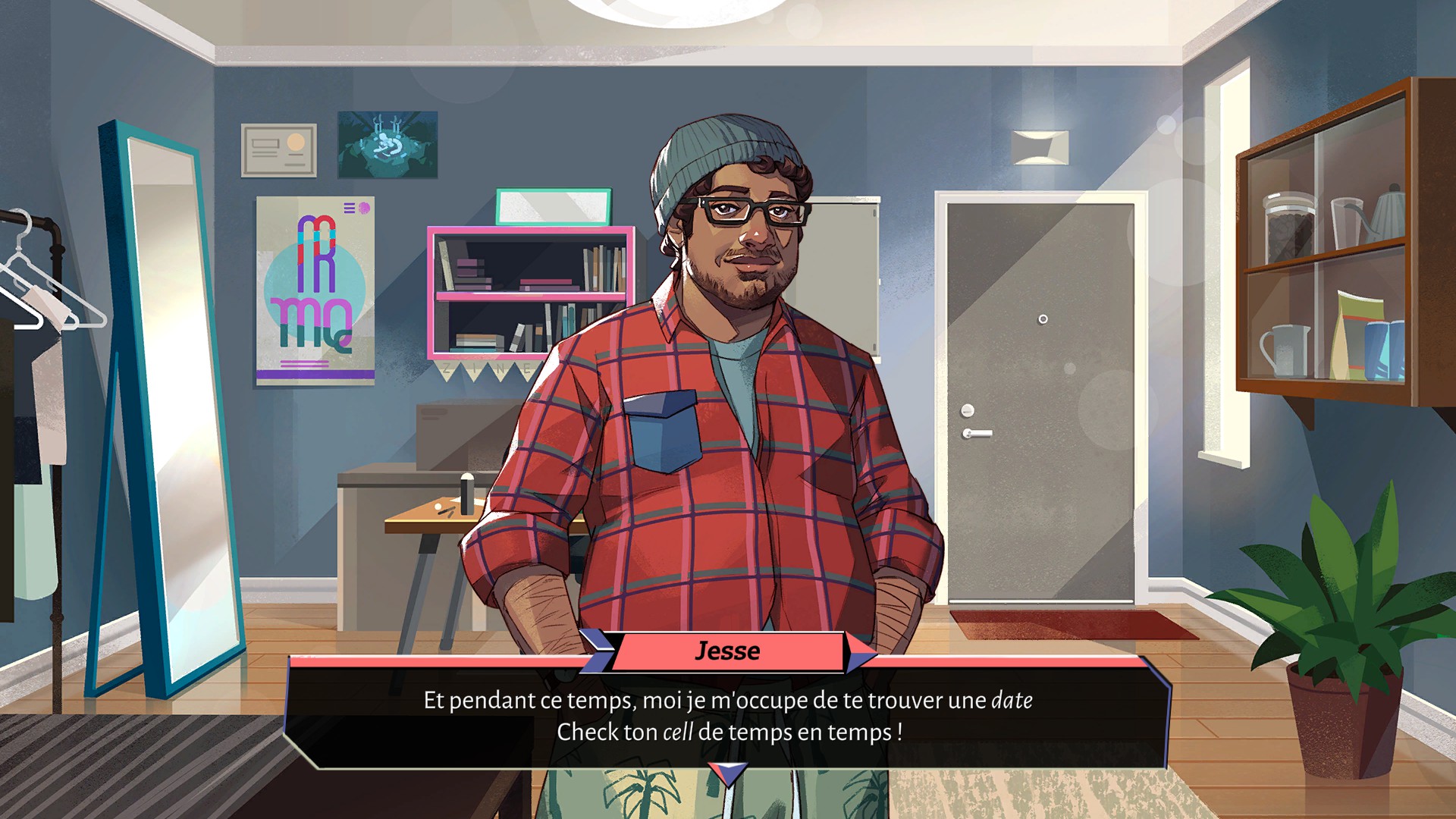The width and height of the screenshot is (1456, 819).
Task: Advance dialogue with the triangle continue arrow
Action: click(x=727, y=773)
